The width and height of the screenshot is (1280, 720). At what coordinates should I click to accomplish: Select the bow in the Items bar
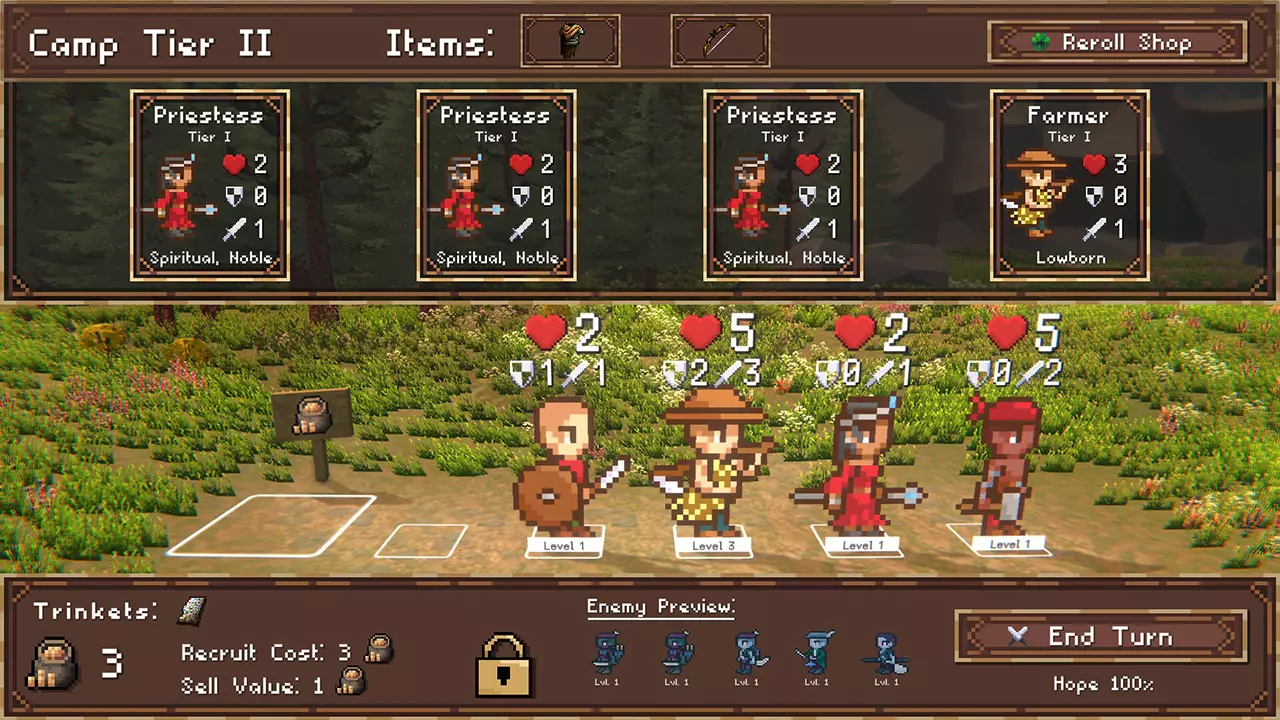pyautogui.click(x=720, y=40)
